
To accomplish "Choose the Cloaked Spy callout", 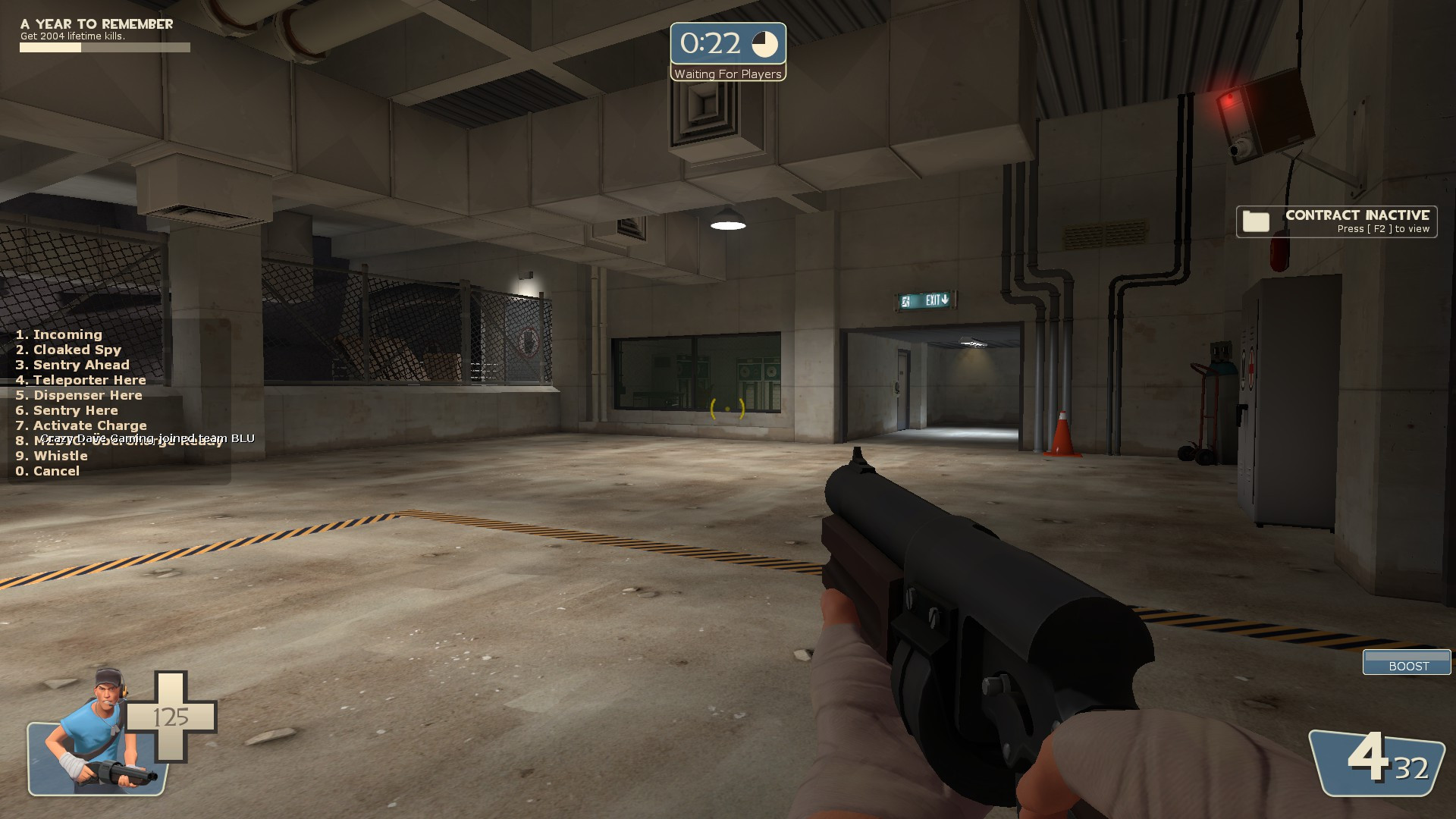I will coord(68,350).
